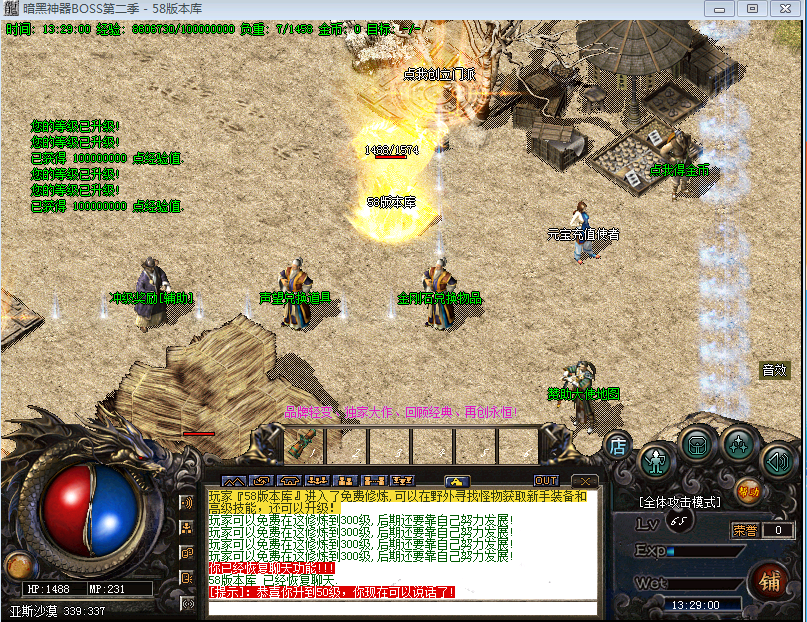Click the 音效 sound effects button
This screenshot has width=807, height=622.
(774, 370)
